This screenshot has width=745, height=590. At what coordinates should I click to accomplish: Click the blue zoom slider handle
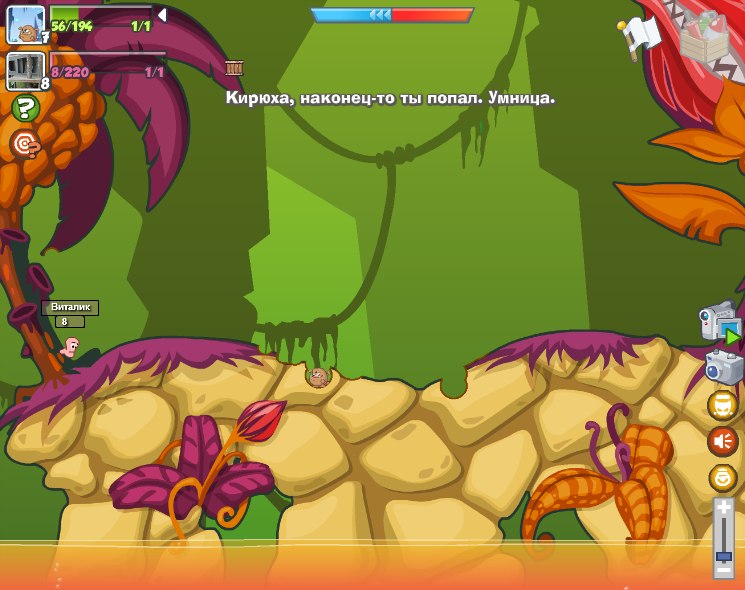[723, 556]
